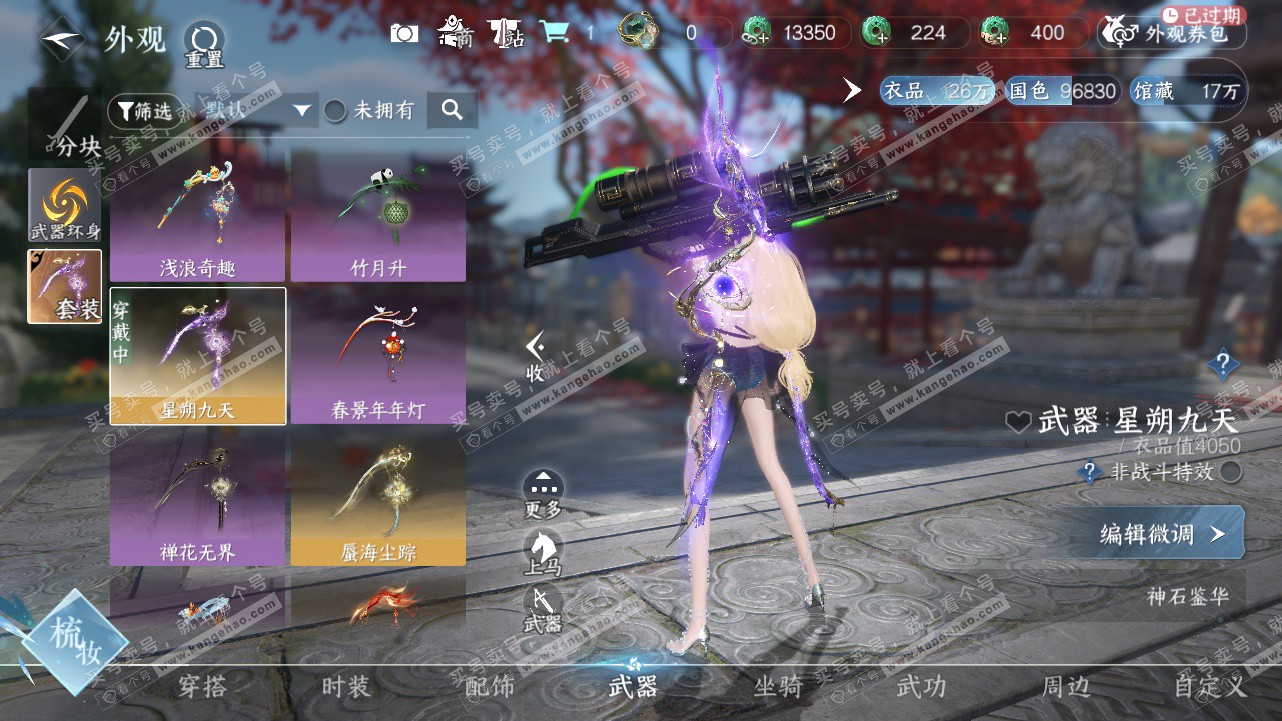Screen dimensions: 1282x721
Task: Reset appearance with the 重置 button
Action: [x=204, y=44]
